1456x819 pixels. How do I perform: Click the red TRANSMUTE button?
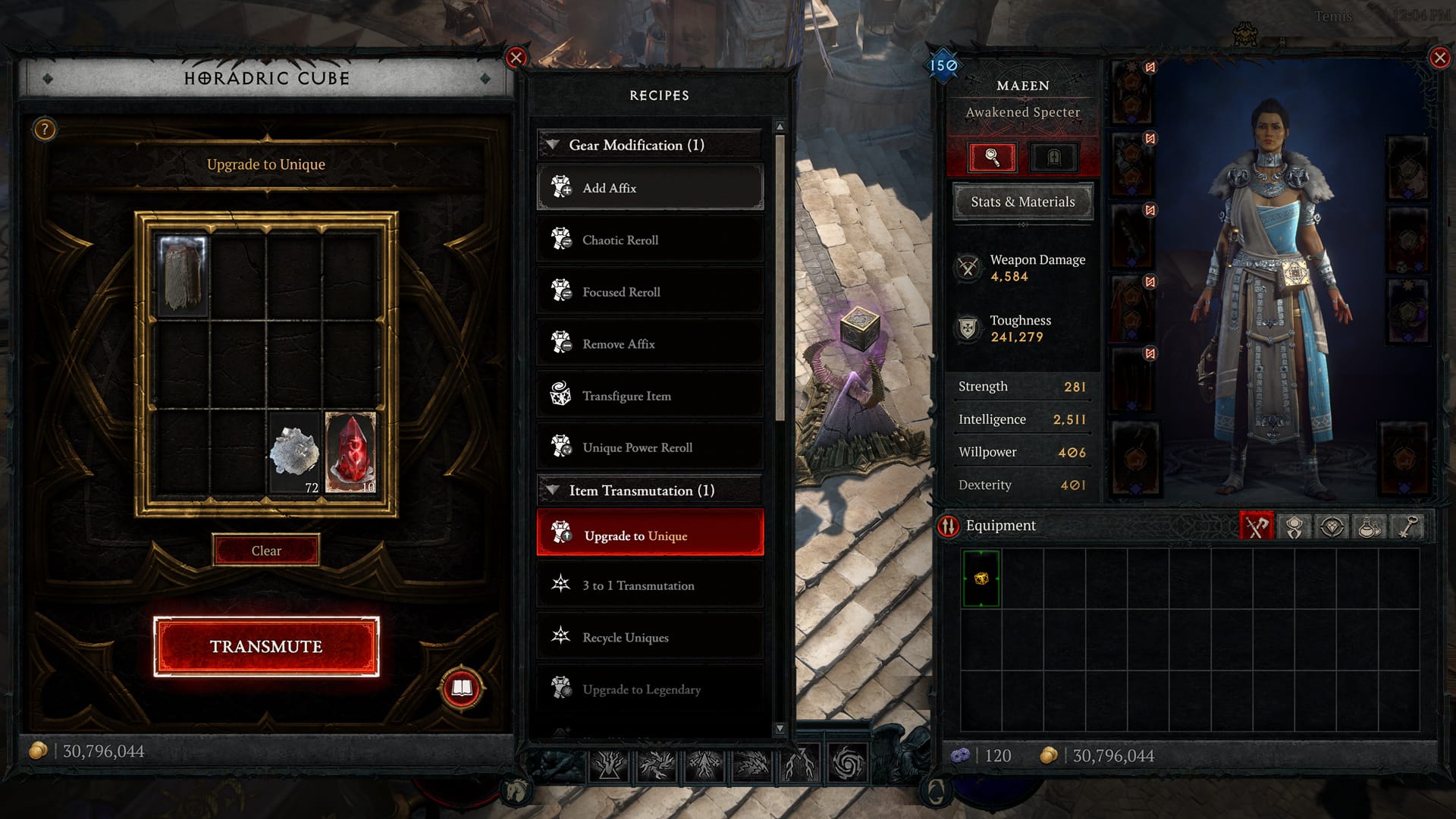pos(266,646)
